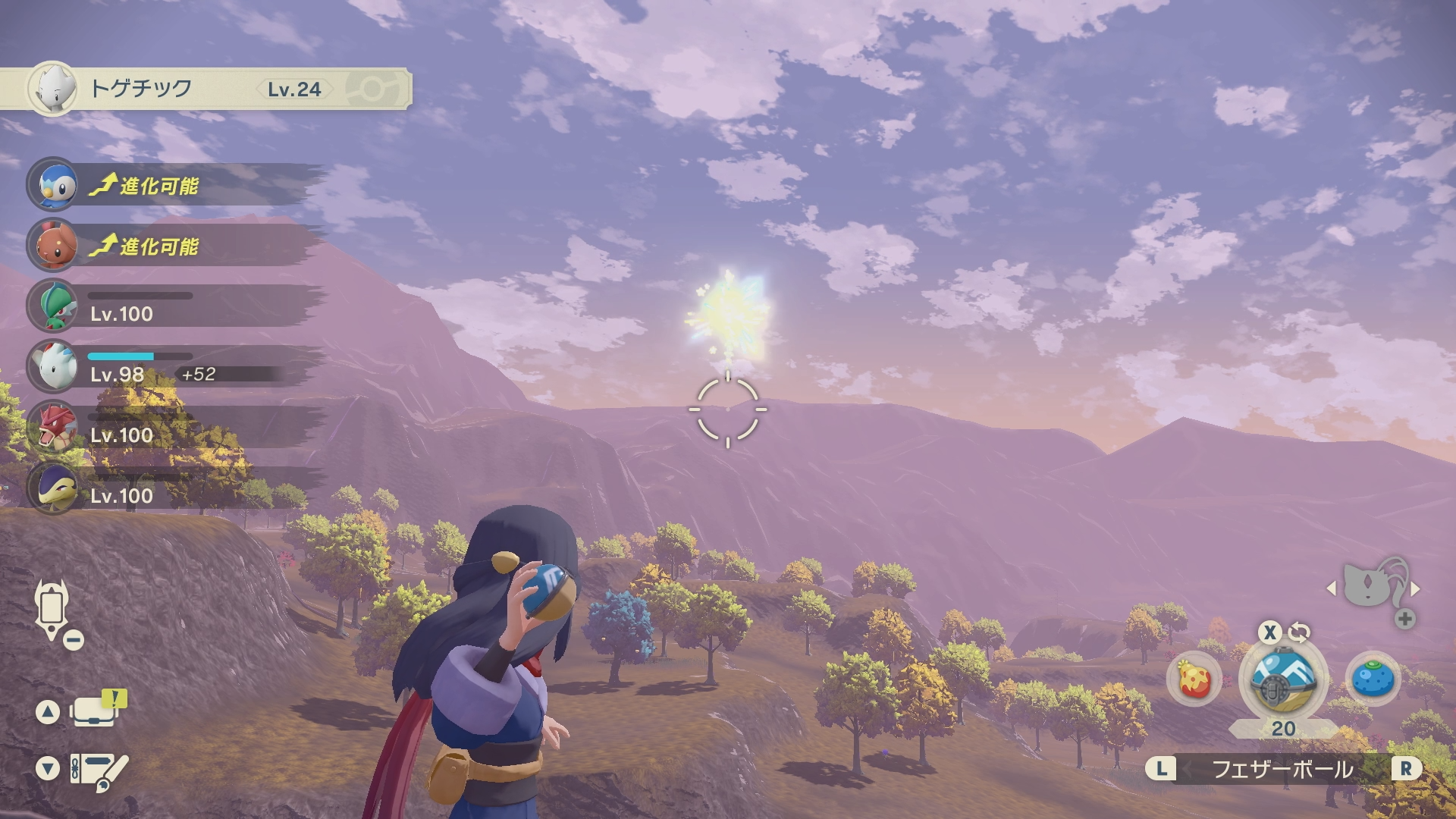This screenshot has width=1456, height=819.
Task: Switch to the red berry item
Action: pyautogui.click(x=1194, y=679)
